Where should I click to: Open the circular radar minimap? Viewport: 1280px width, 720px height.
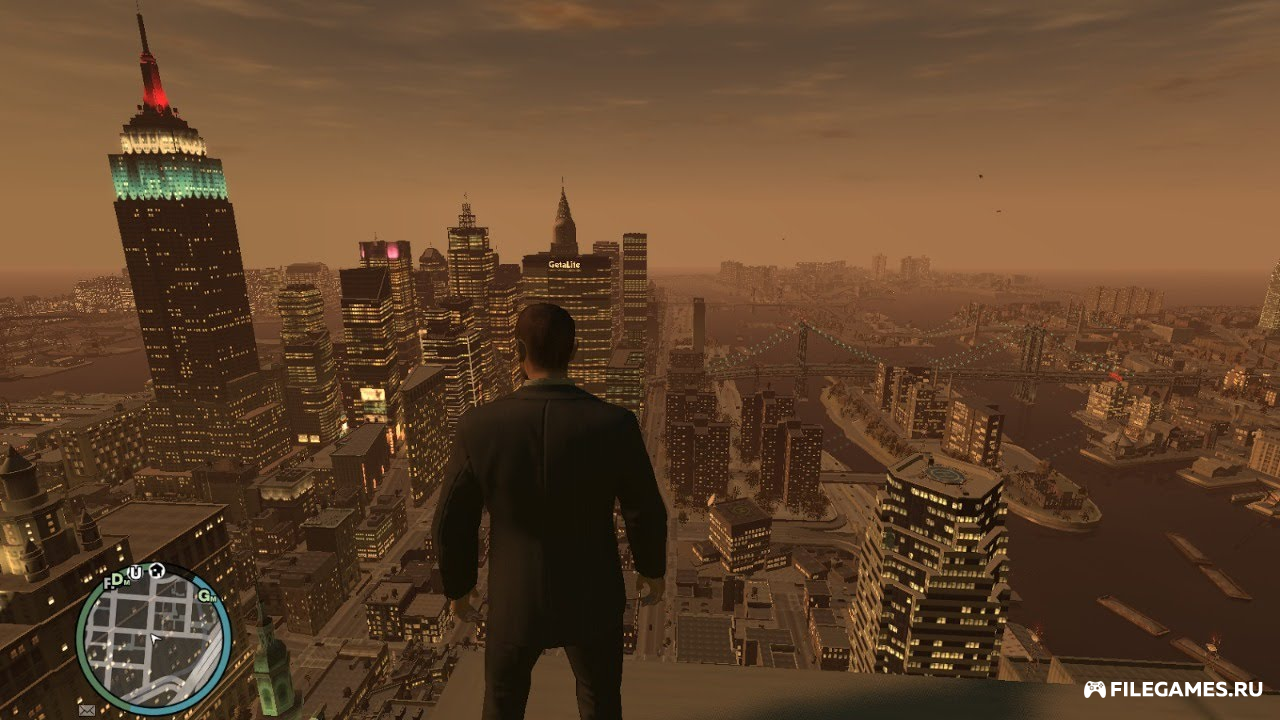click(x=153, y=639)
